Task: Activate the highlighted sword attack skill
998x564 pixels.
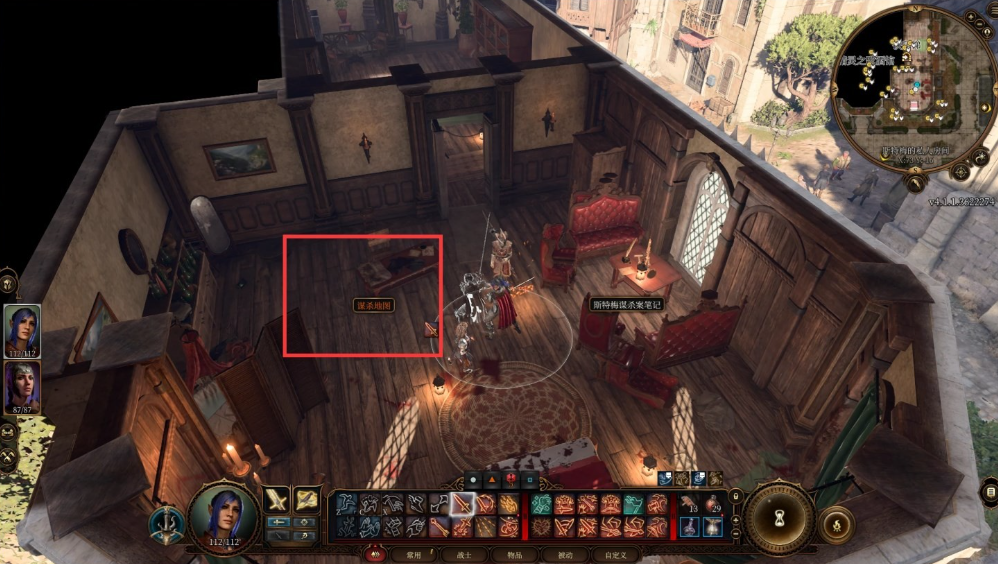Action: [462, 504]
